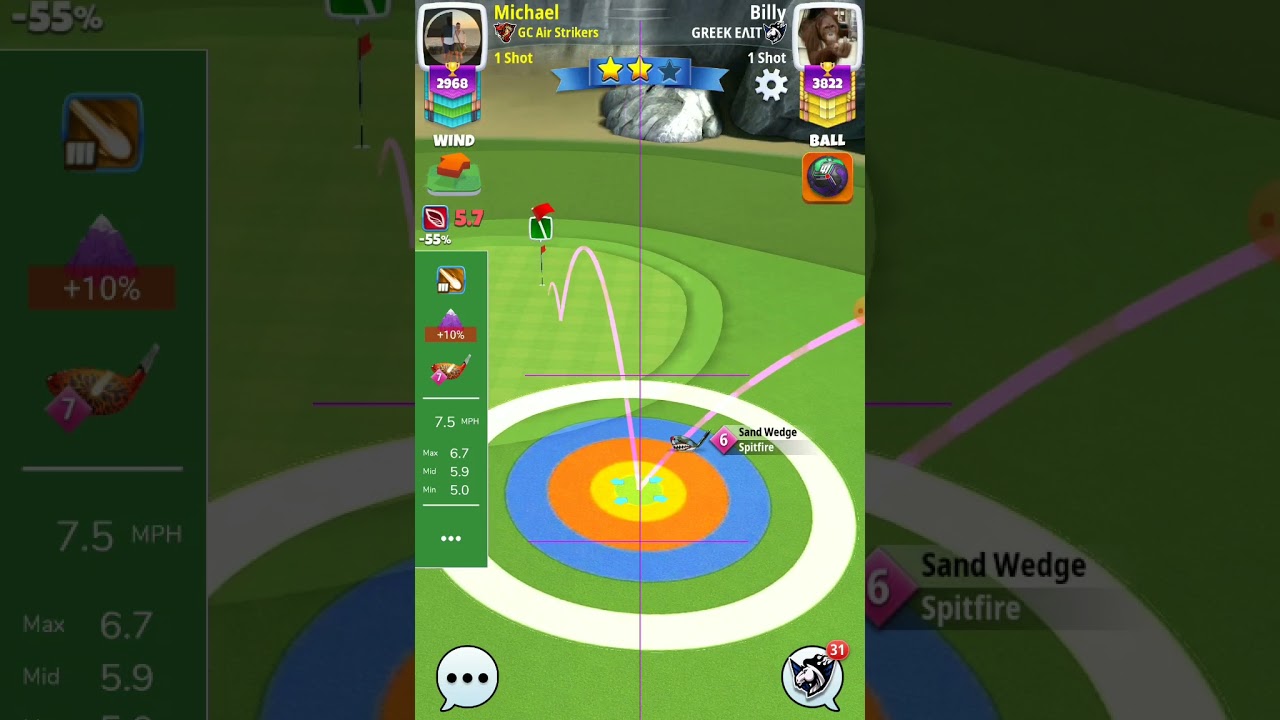
Task: Open the three-dots menu in green panel
Action: point(451,538)
